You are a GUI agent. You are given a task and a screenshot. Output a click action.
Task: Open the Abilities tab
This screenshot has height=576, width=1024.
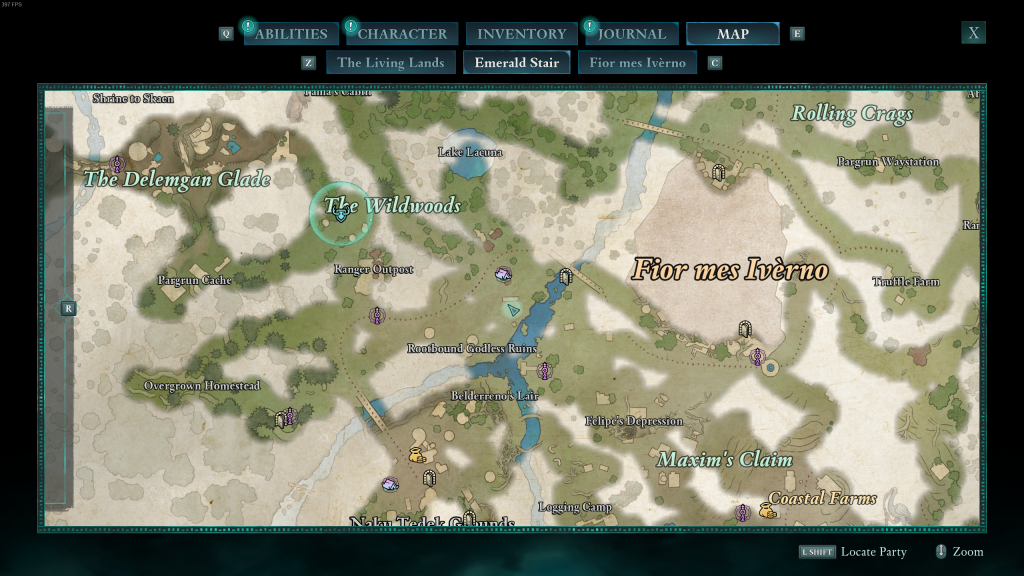coord(290,34)
